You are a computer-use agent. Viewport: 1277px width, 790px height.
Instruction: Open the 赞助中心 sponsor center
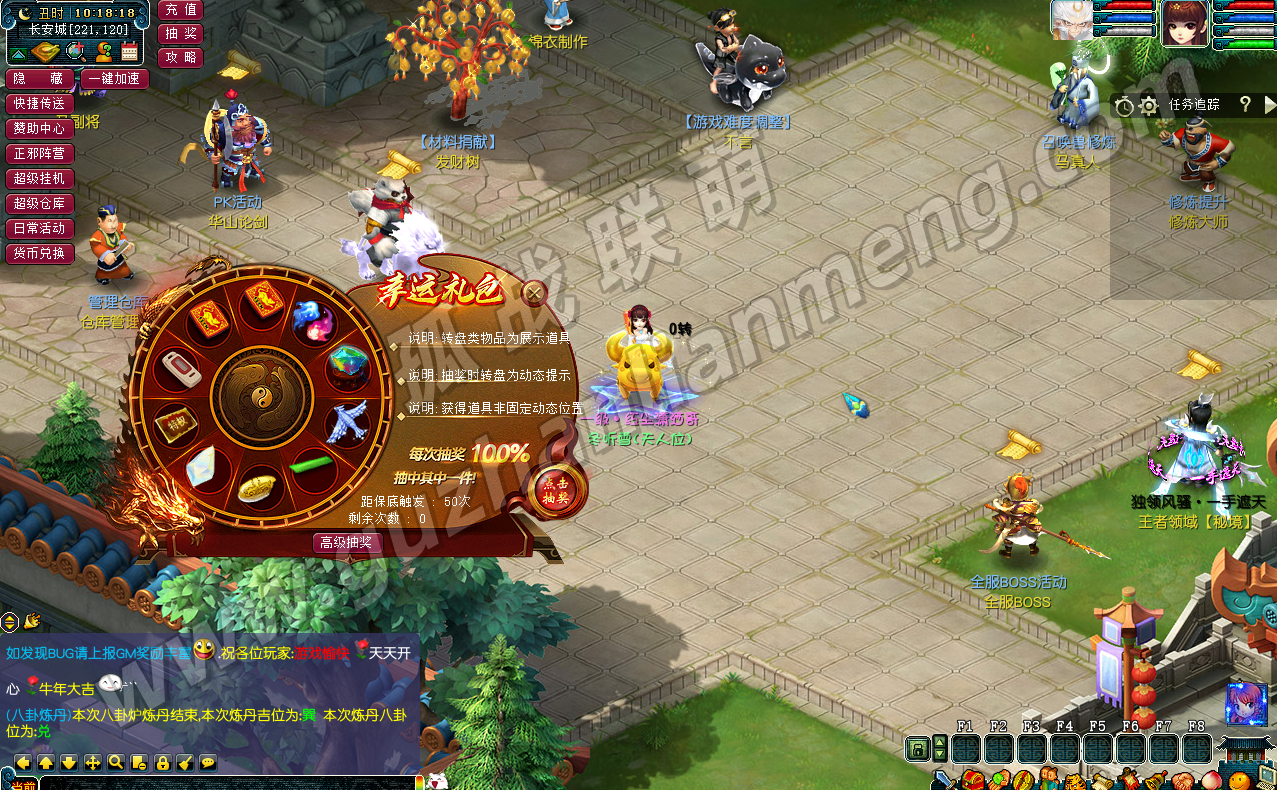pos(39,129)
